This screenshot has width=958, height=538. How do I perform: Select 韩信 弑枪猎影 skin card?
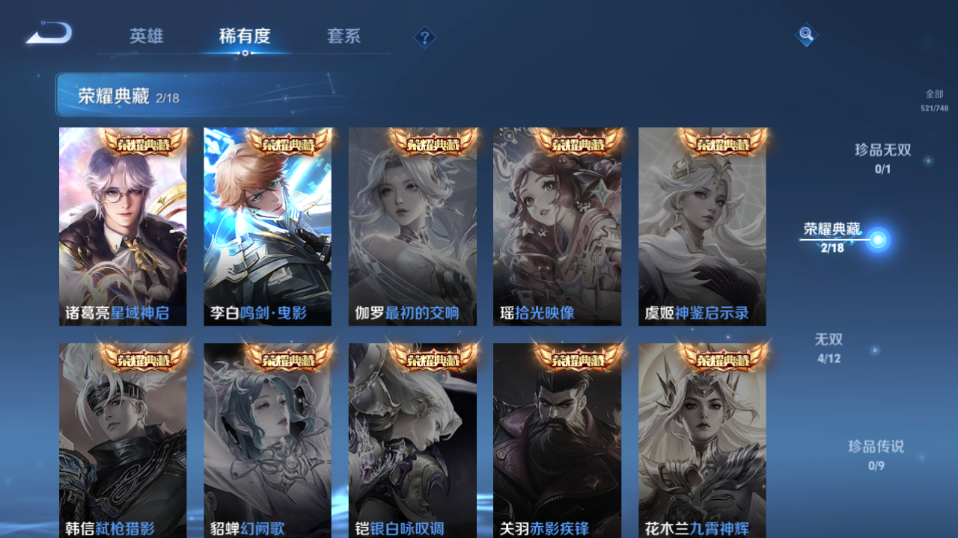point(123,441)
